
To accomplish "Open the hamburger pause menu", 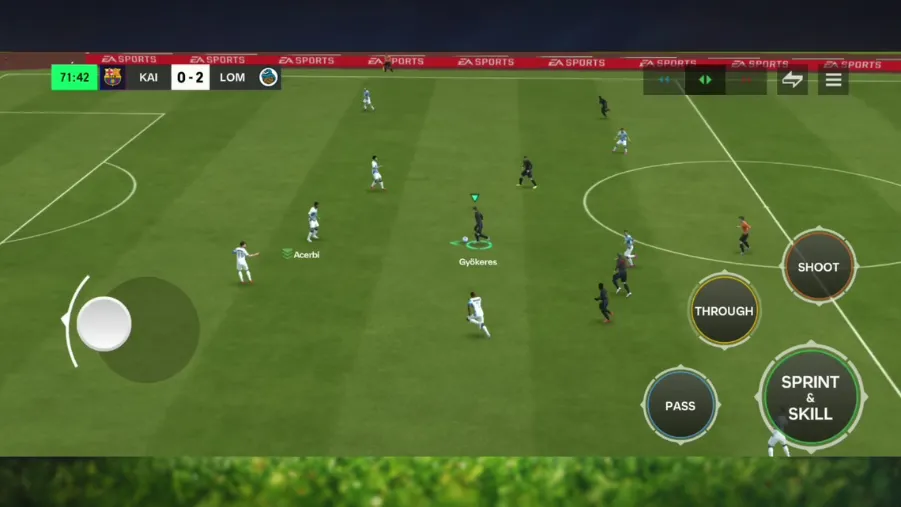I will pos(833,80).
